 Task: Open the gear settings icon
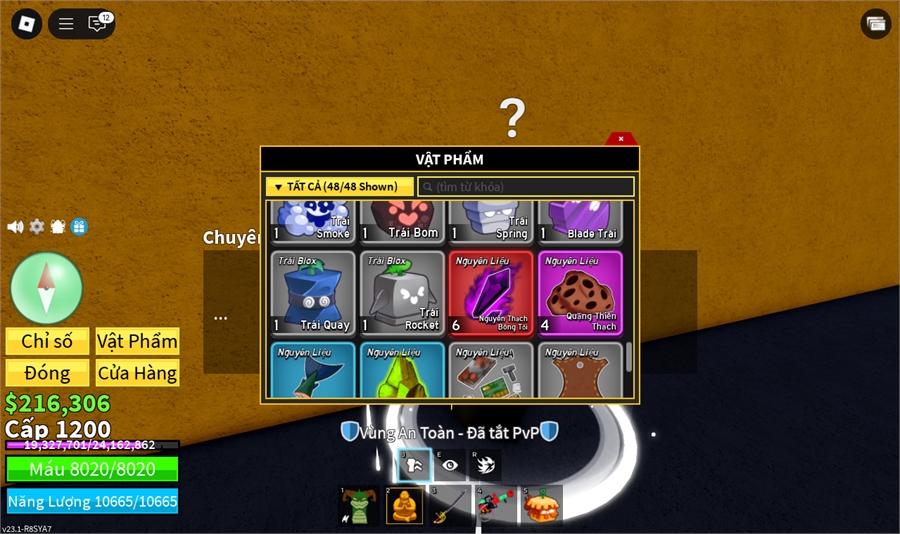click(x=37, y=227)
